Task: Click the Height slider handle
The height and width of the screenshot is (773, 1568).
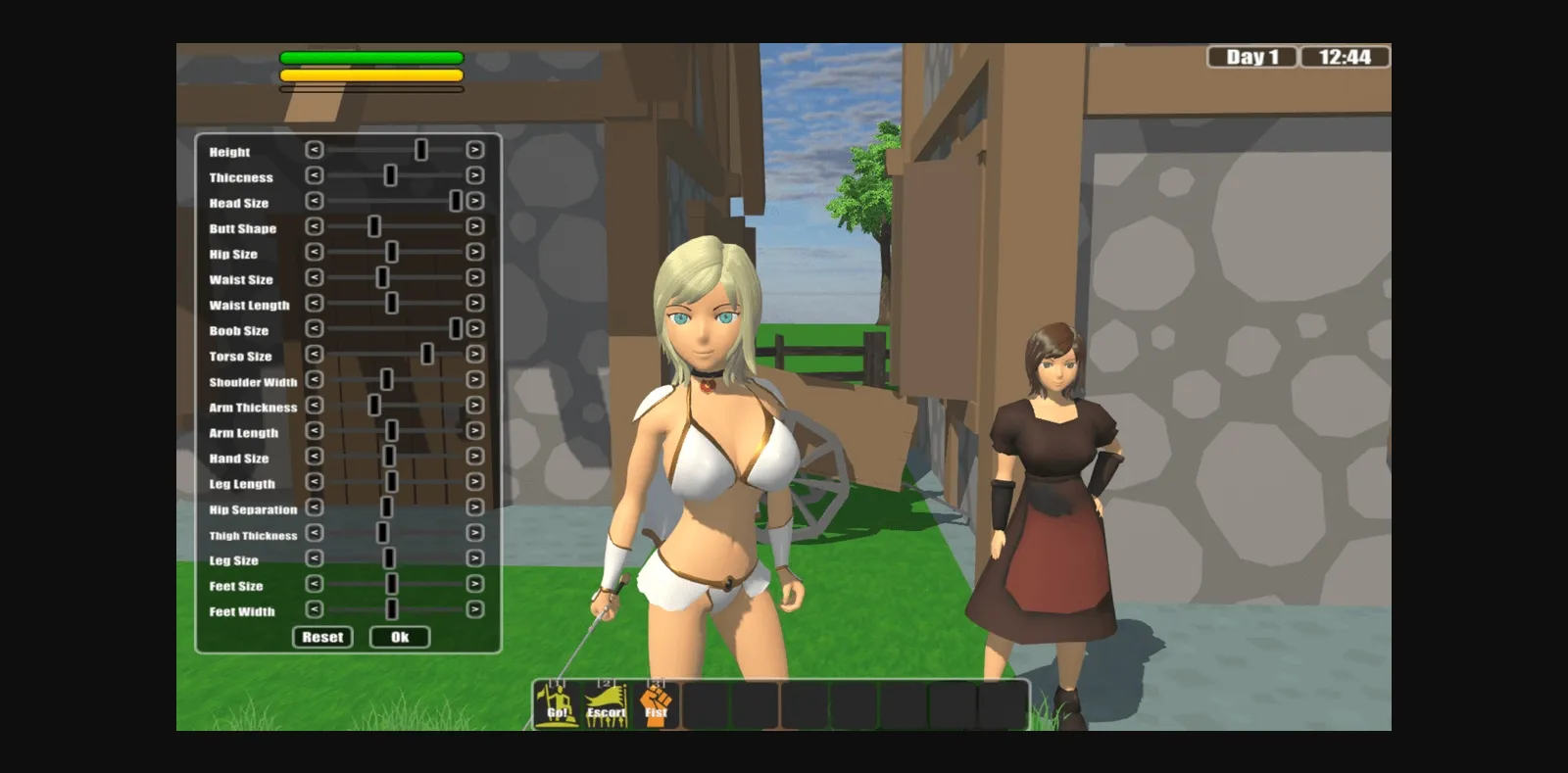Action: pyautogui.click(x=421, y=147)
